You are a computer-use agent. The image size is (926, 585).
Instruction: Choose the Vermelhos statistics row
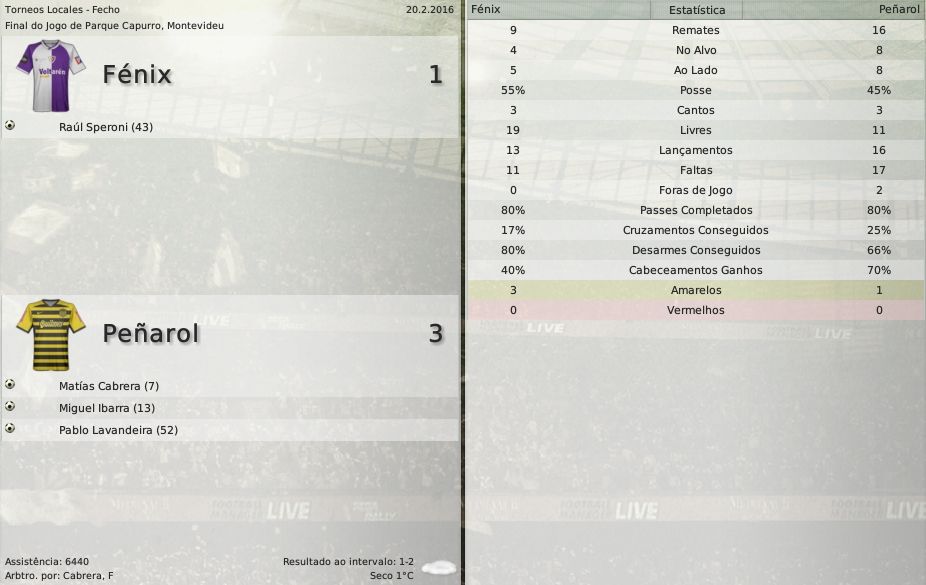pos(696,311)
